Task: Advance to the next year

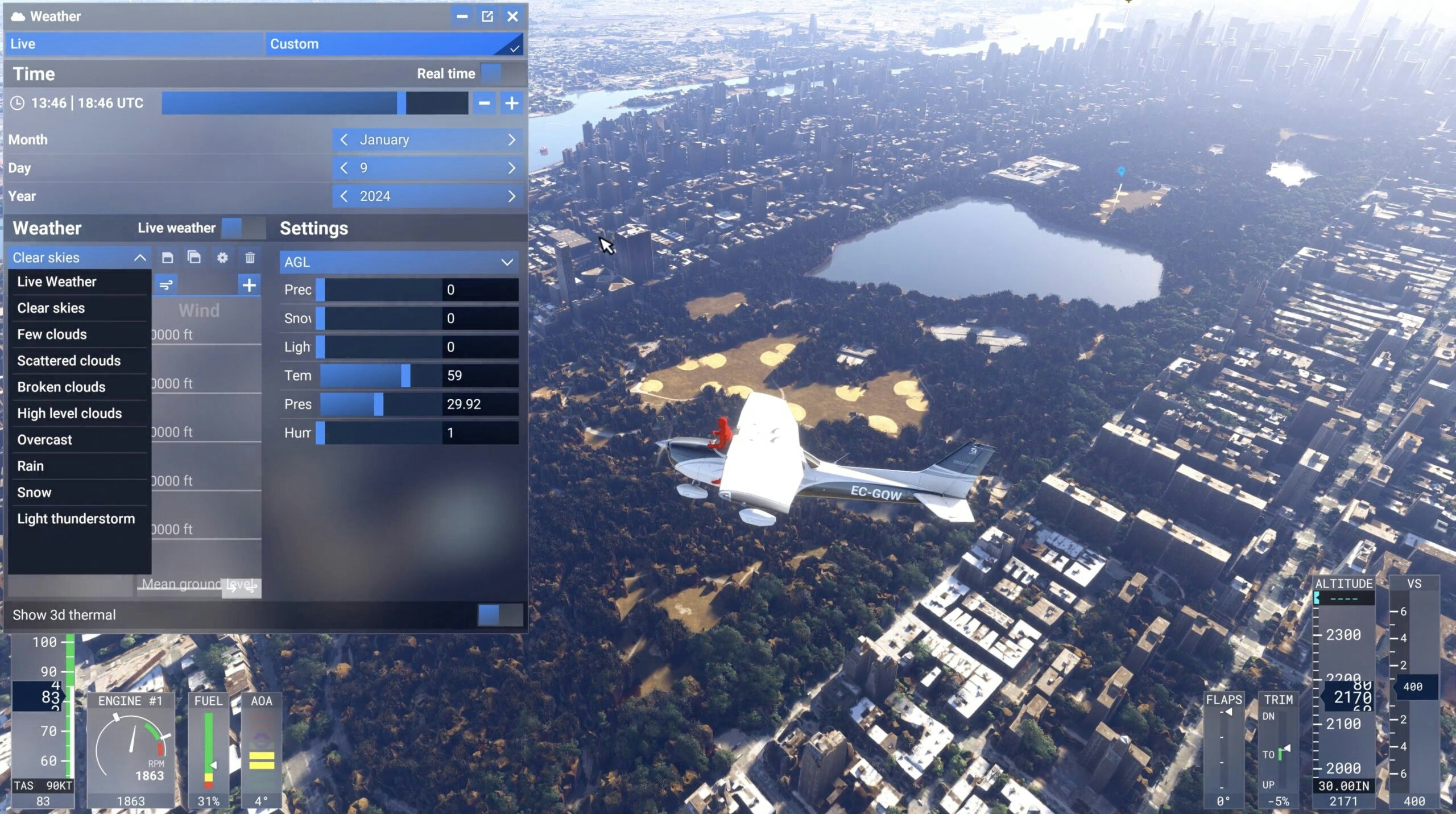Action: pos(511,196)
